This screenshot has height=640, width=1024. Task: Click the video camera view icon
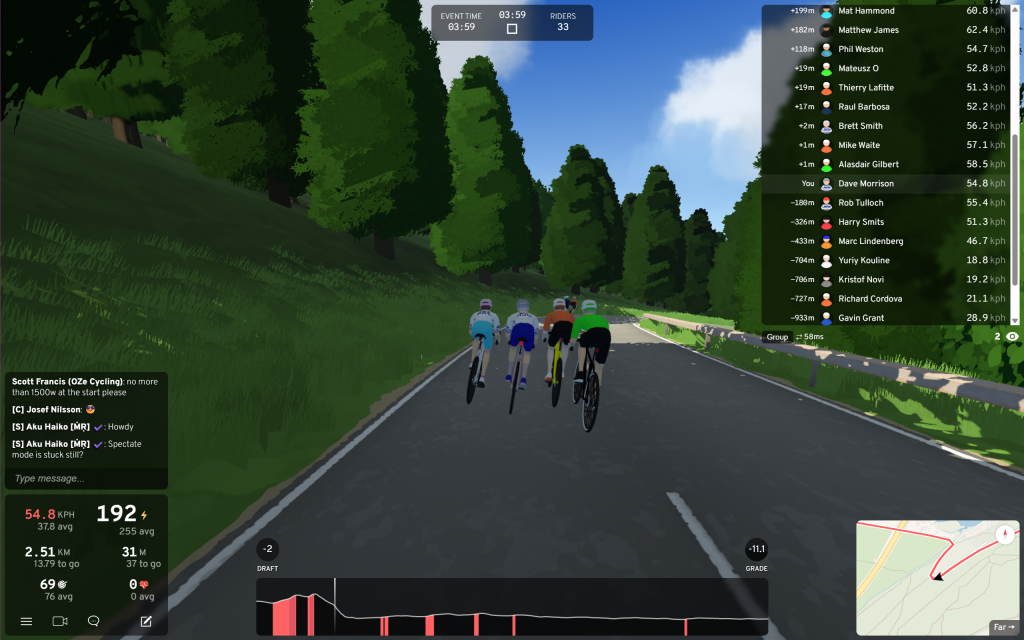[x=60, y=621]
